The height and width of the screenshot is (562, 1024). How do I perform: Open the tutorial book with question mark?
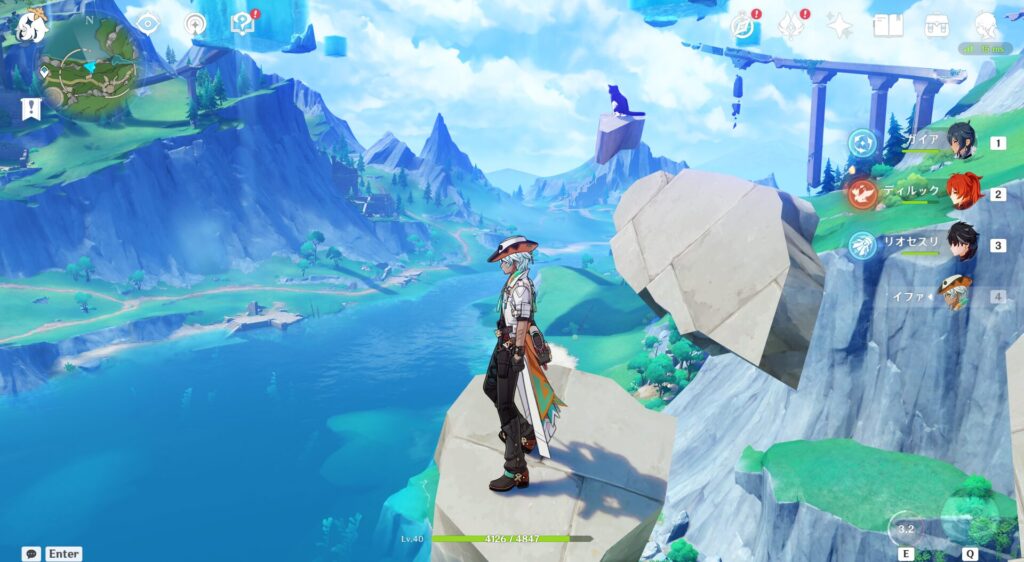(x=243, y=23)
